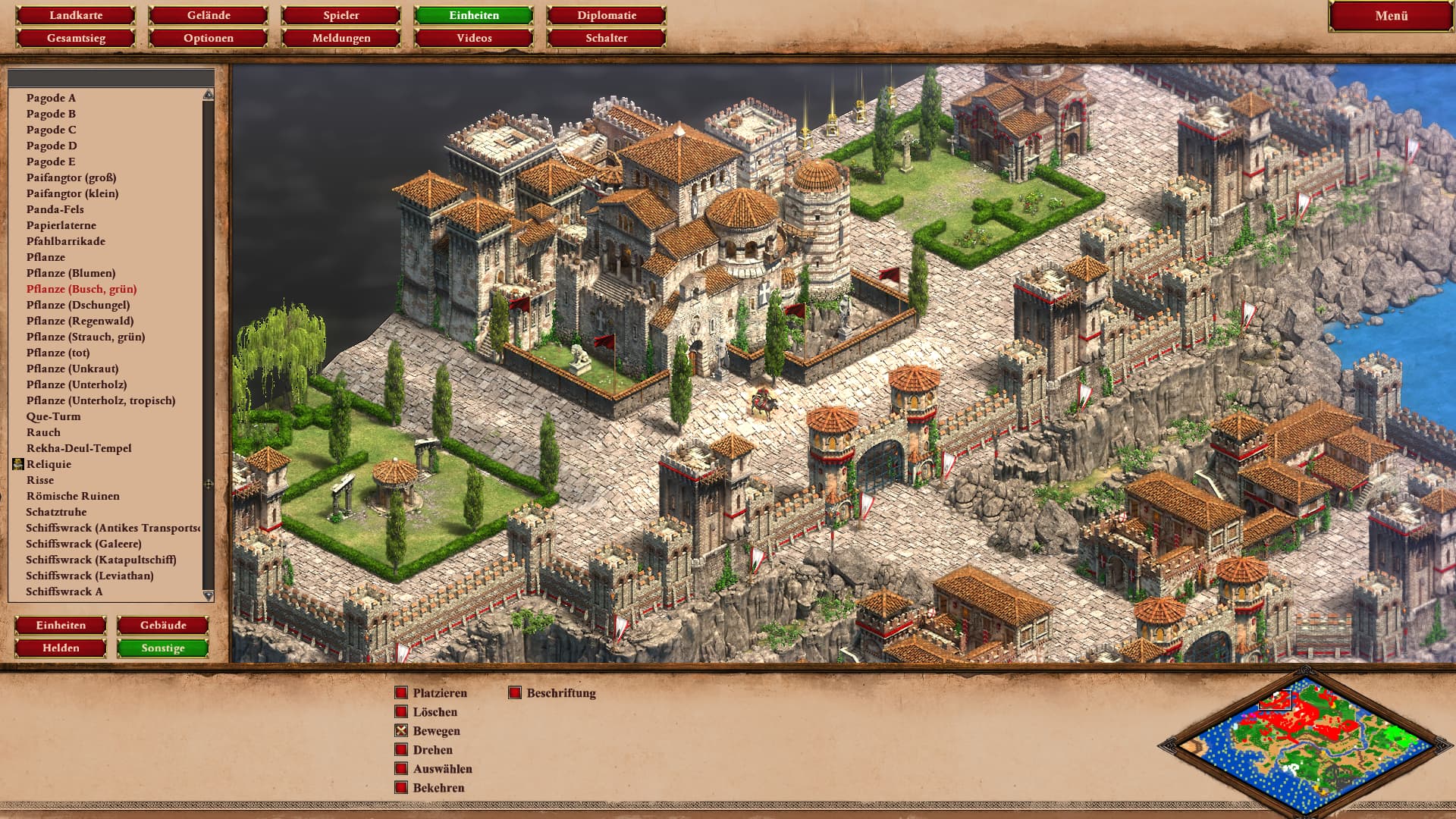The height and width of the screenshot is (819, 1456).
Task: Show the Videos tab
Action: [x=474, y=38]
